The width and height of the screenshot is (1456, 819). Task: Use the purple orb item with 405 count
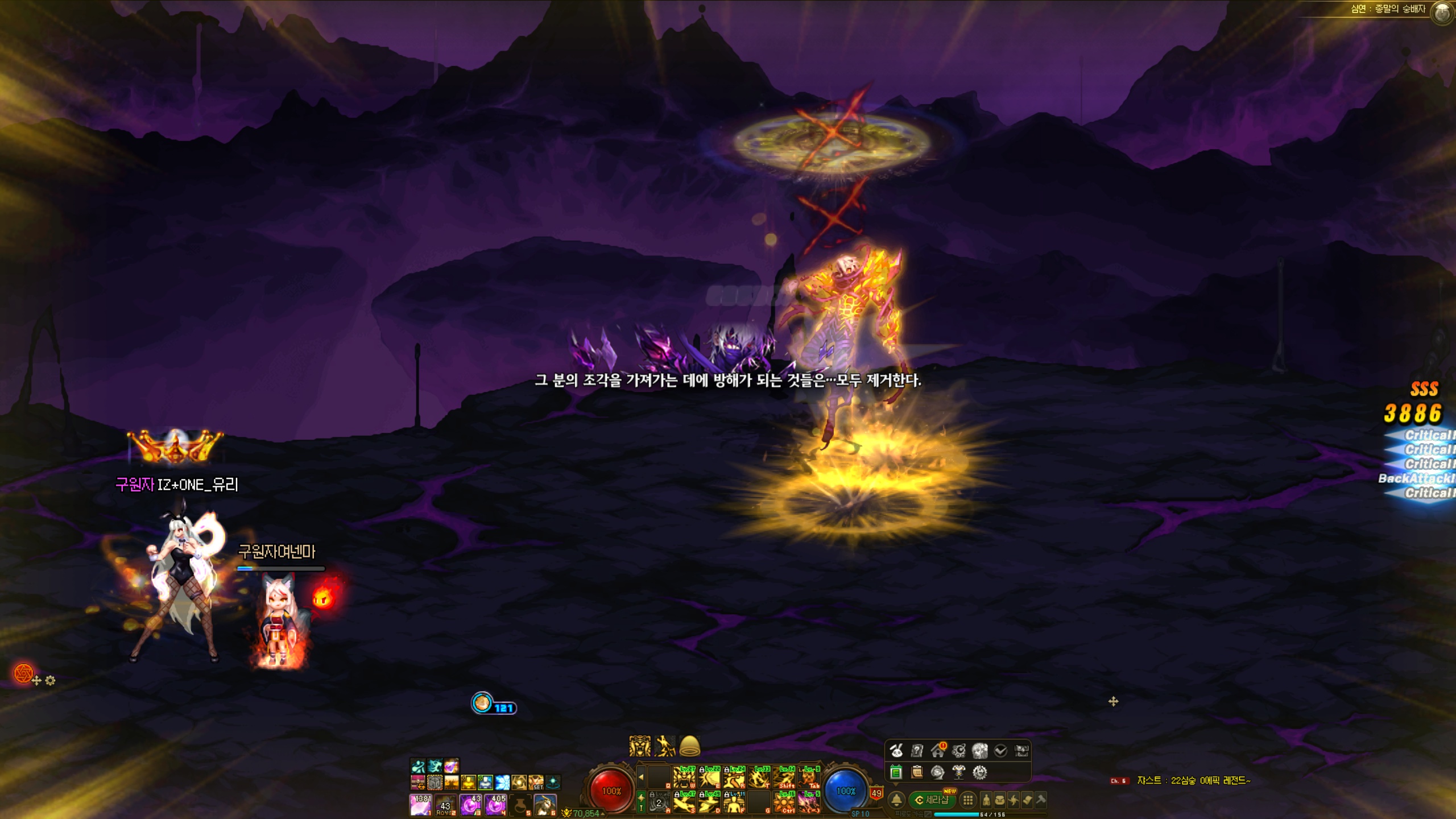(x=496, y=805)
